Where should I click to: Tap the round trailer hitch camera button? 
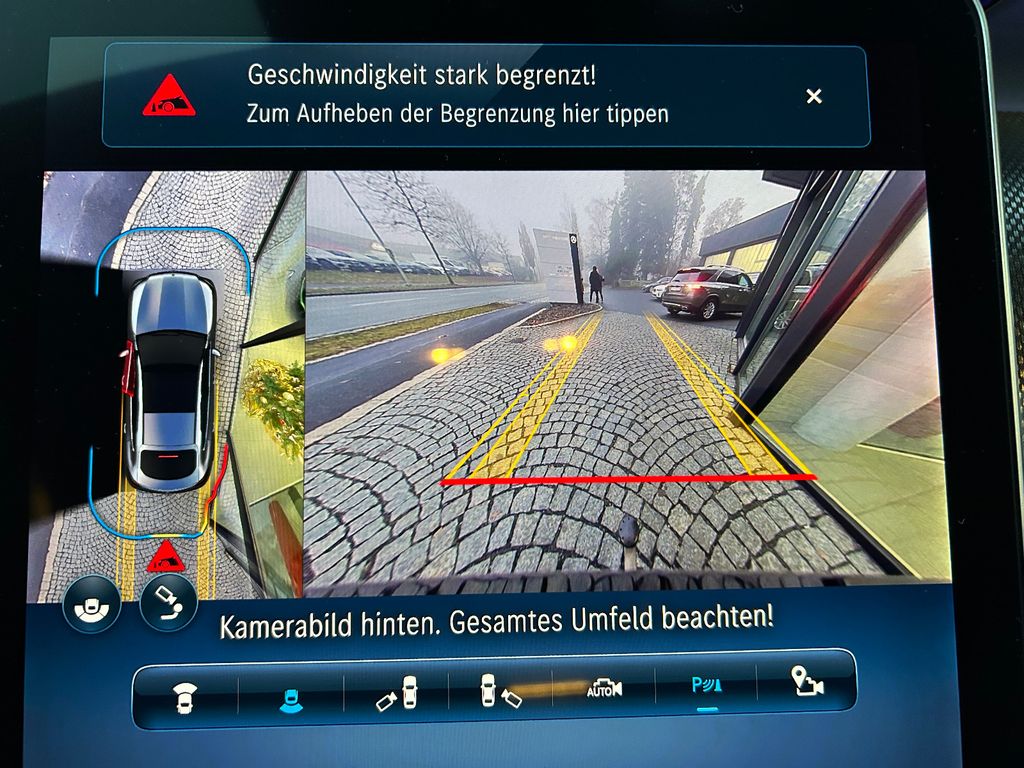click(x=167, y=602)
